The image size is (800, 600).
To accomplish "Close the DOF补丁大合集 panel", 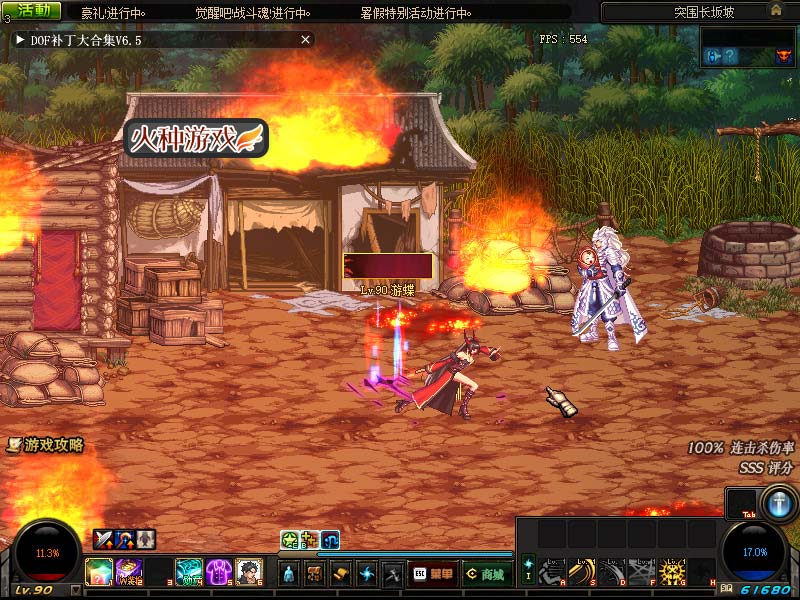I will click(306, 40).
